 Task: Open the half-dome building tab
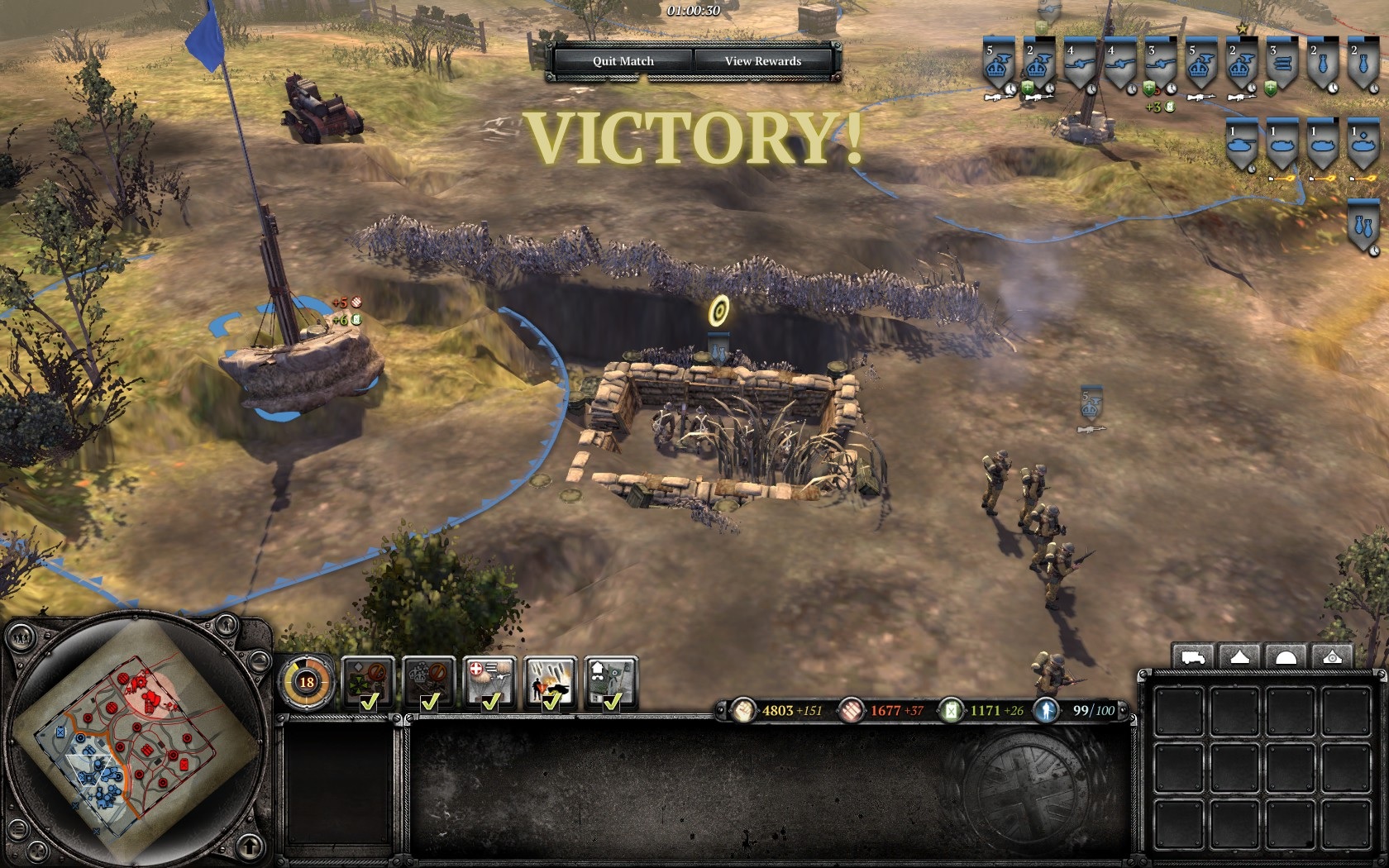point(1286,657)
